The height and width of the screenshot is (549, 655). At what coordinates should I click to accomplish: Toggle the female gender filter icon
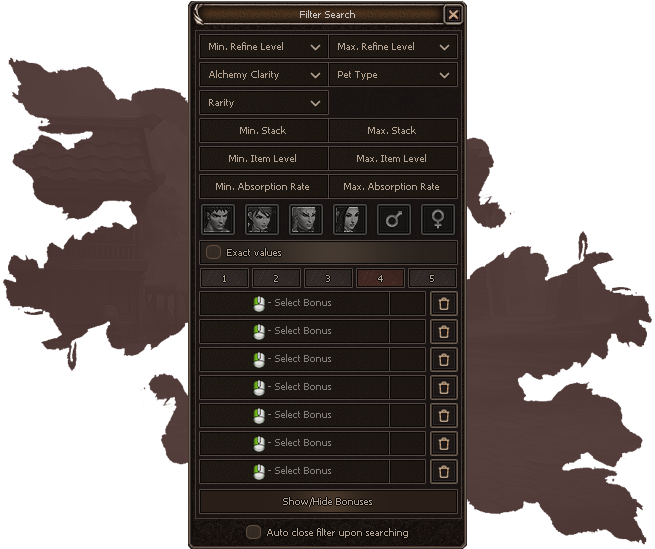click(437, 219)
